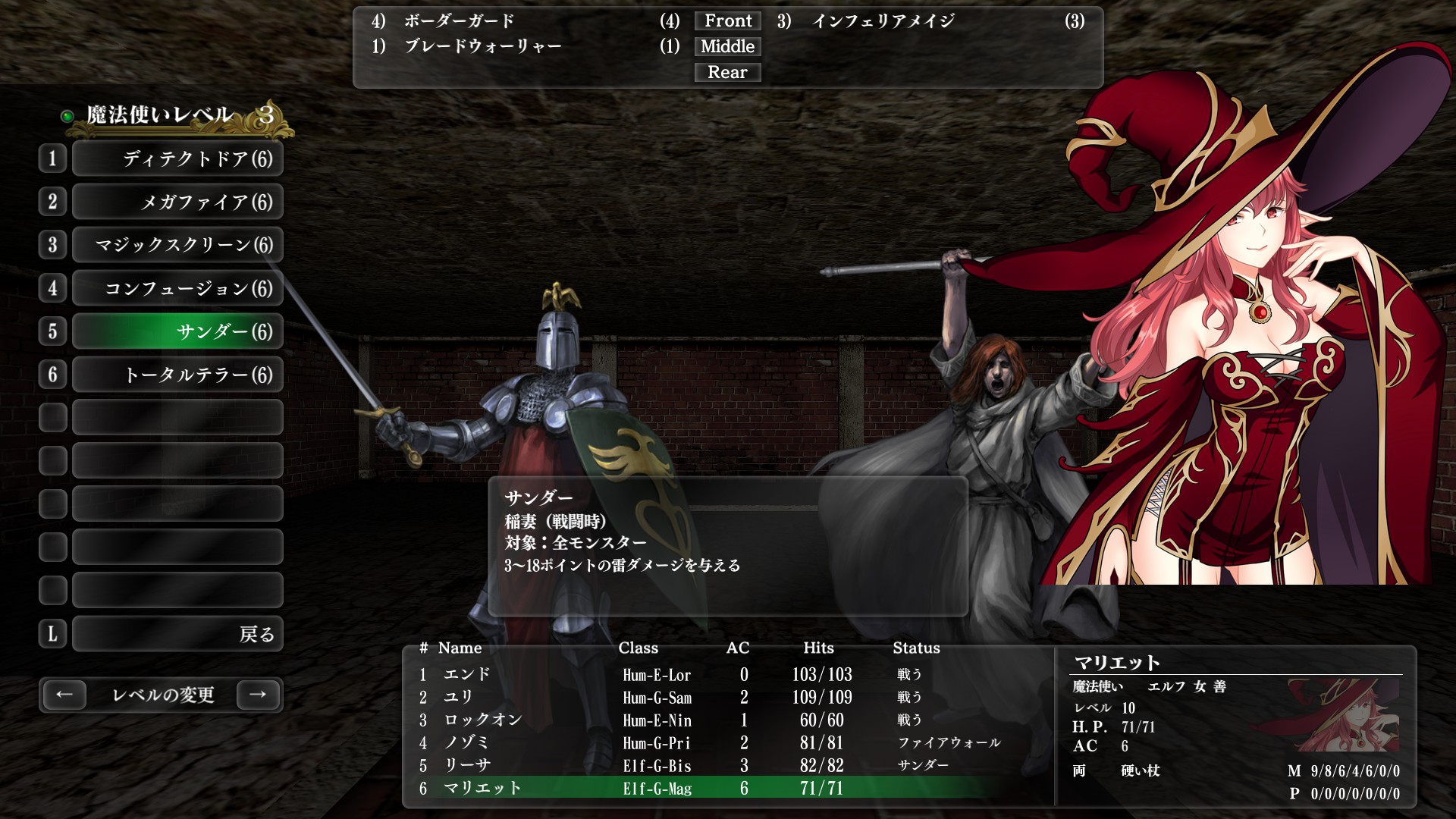Choose the メガファイア spell

(x=177, y=202)
